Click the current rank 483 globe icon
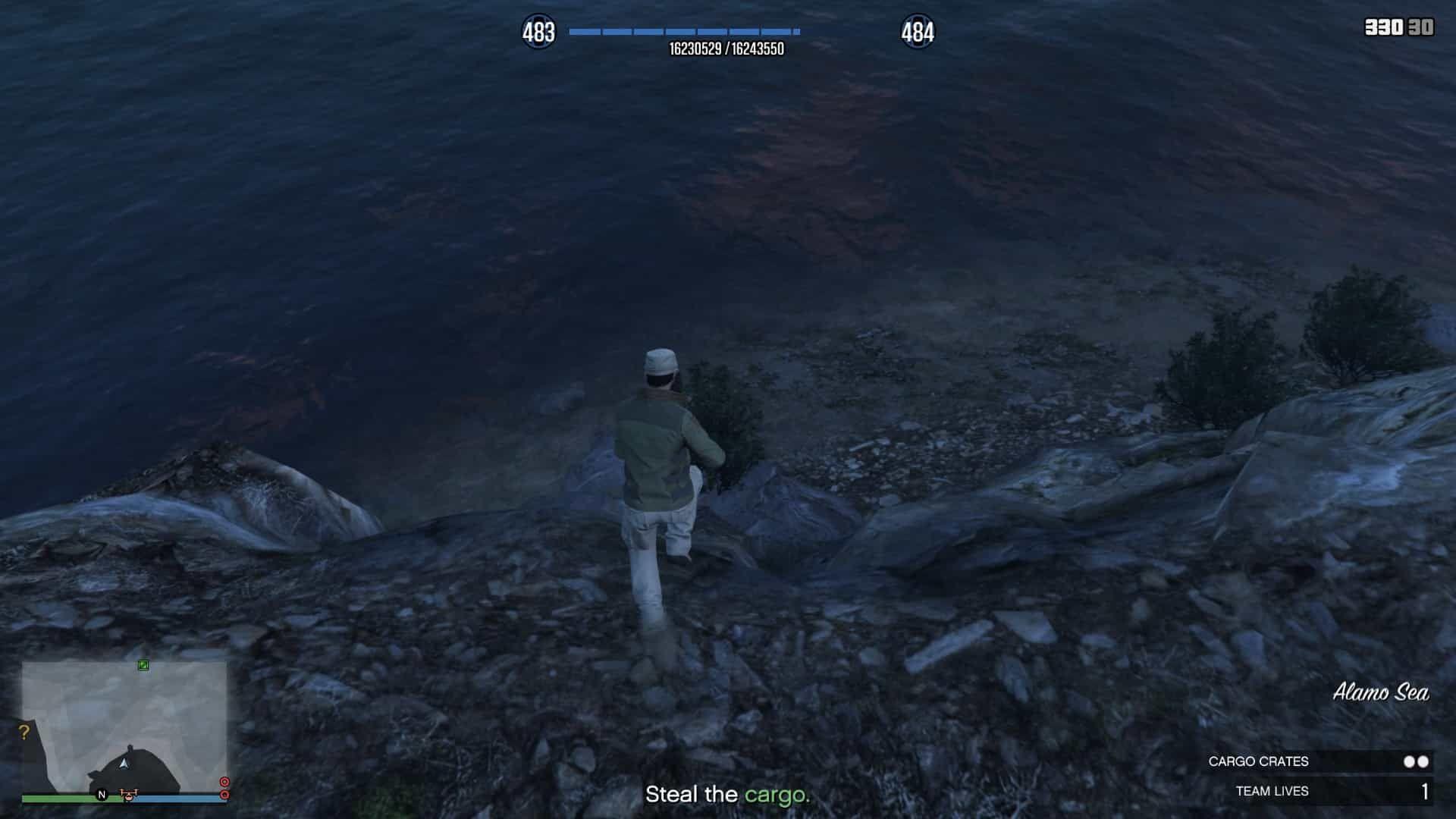The height and width of the screenshot is (819, 1456). tap(538, 33)
